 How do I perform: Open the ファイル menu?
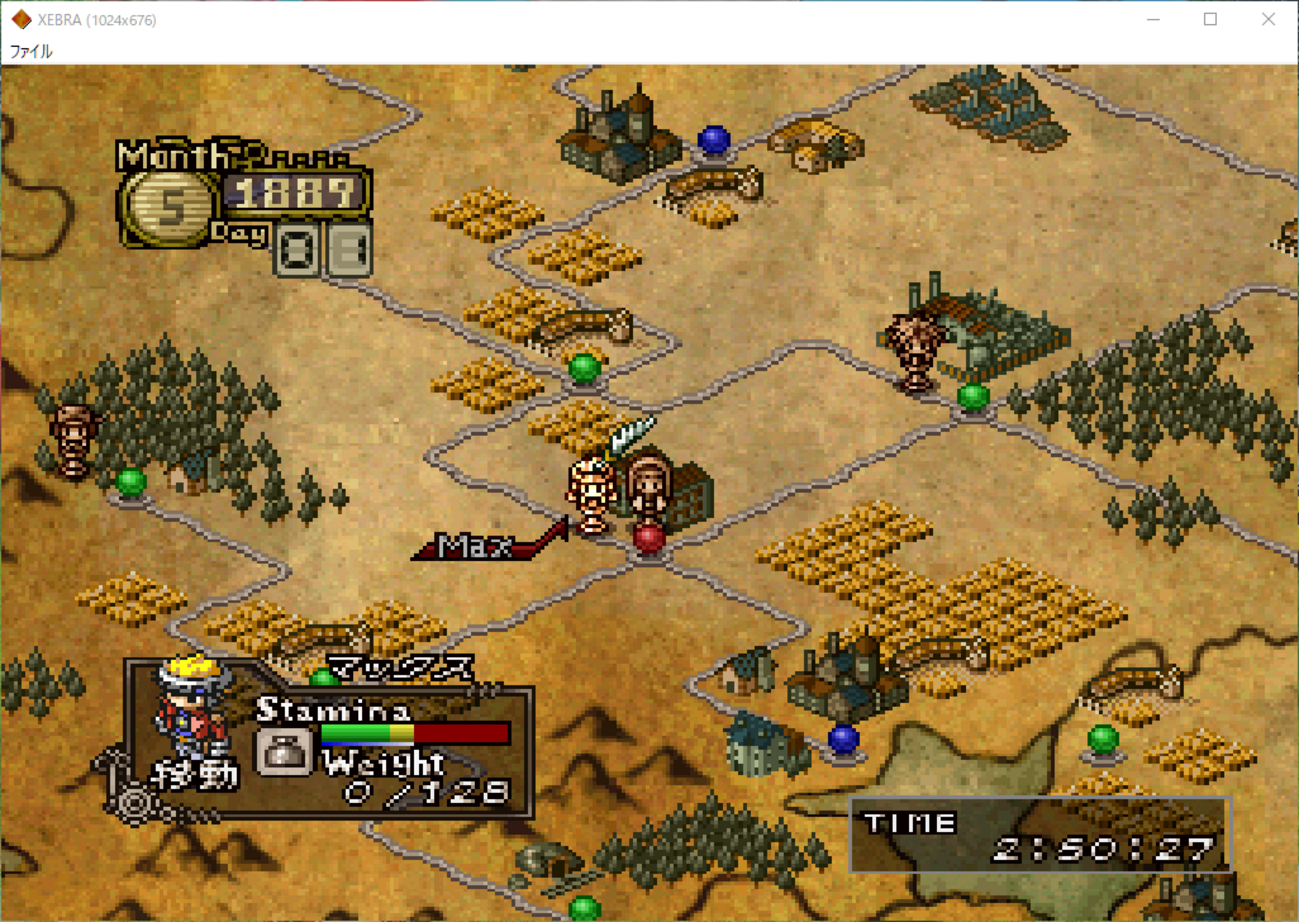click(31, 51)
